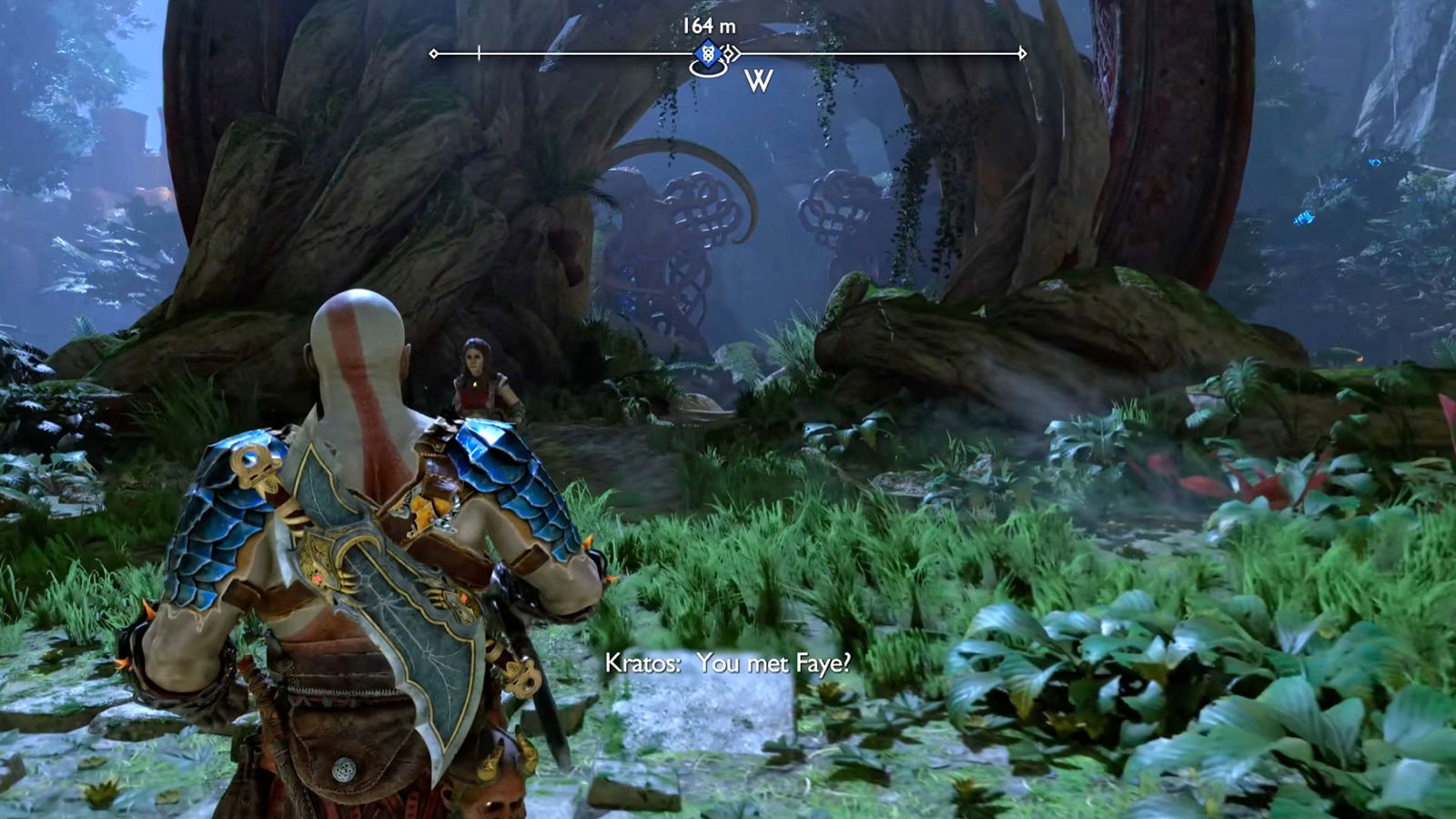The image size is (1456, 819).
Task: Click the small white marker beside the quest diamond
Action: point(730,55)
